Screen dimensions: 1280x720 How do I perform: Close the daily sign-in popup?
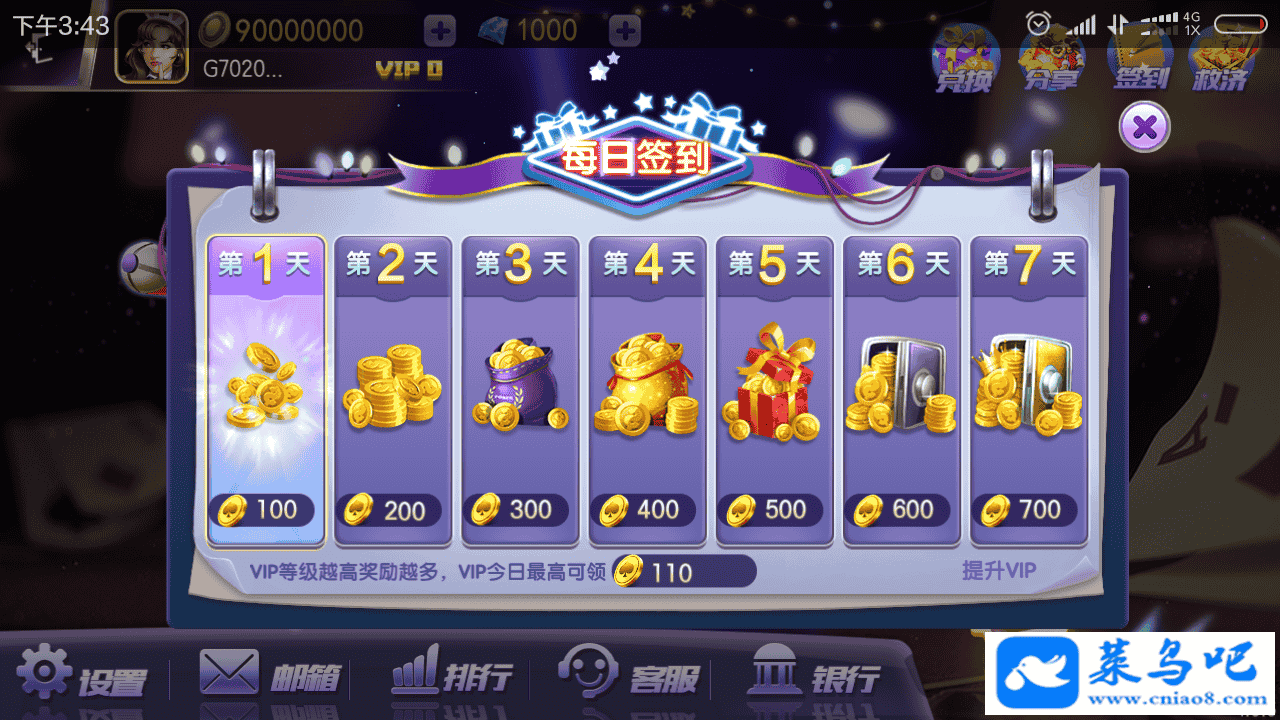1145,127
